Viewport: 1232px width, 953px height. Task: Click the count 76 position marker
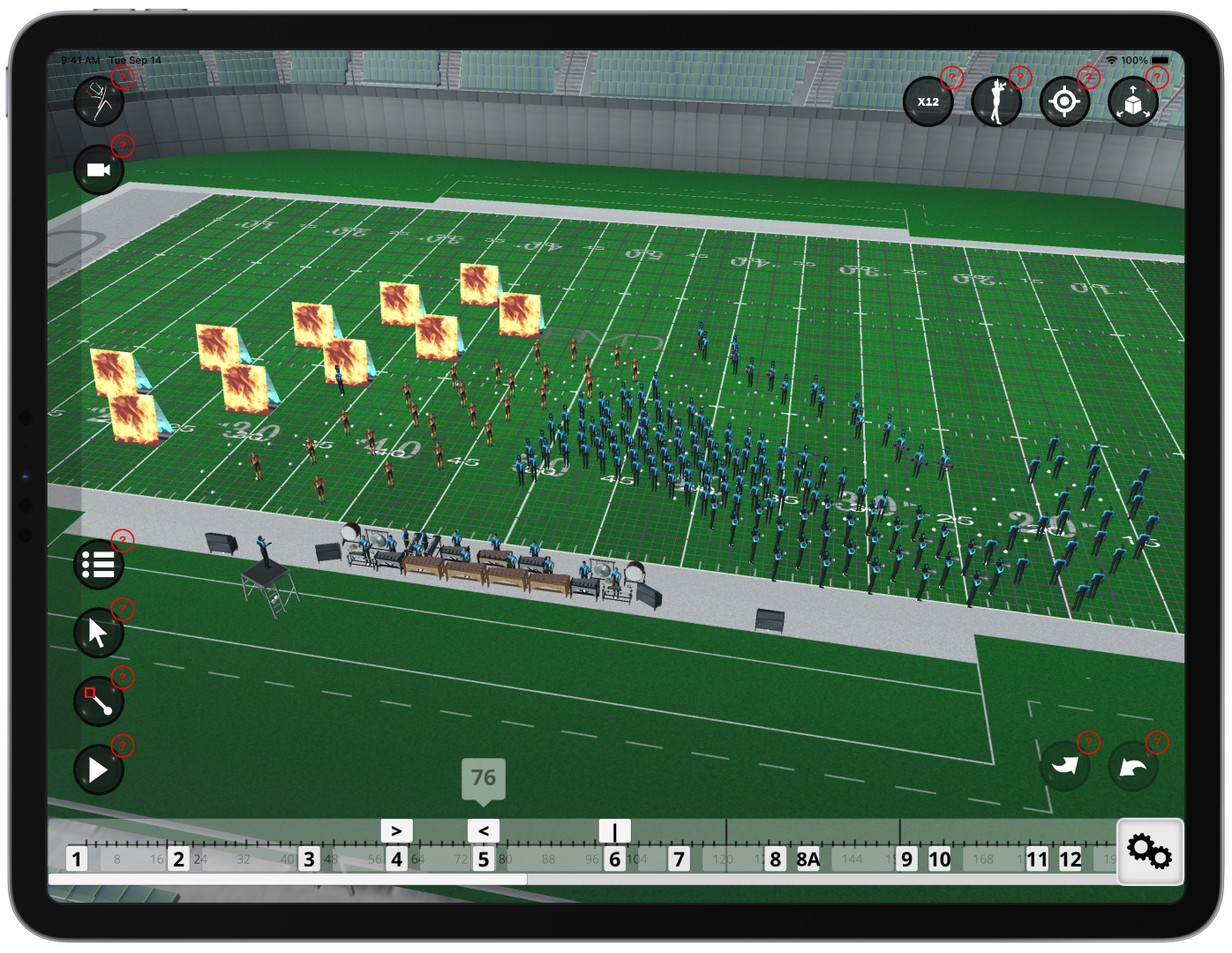click(482, 777)
